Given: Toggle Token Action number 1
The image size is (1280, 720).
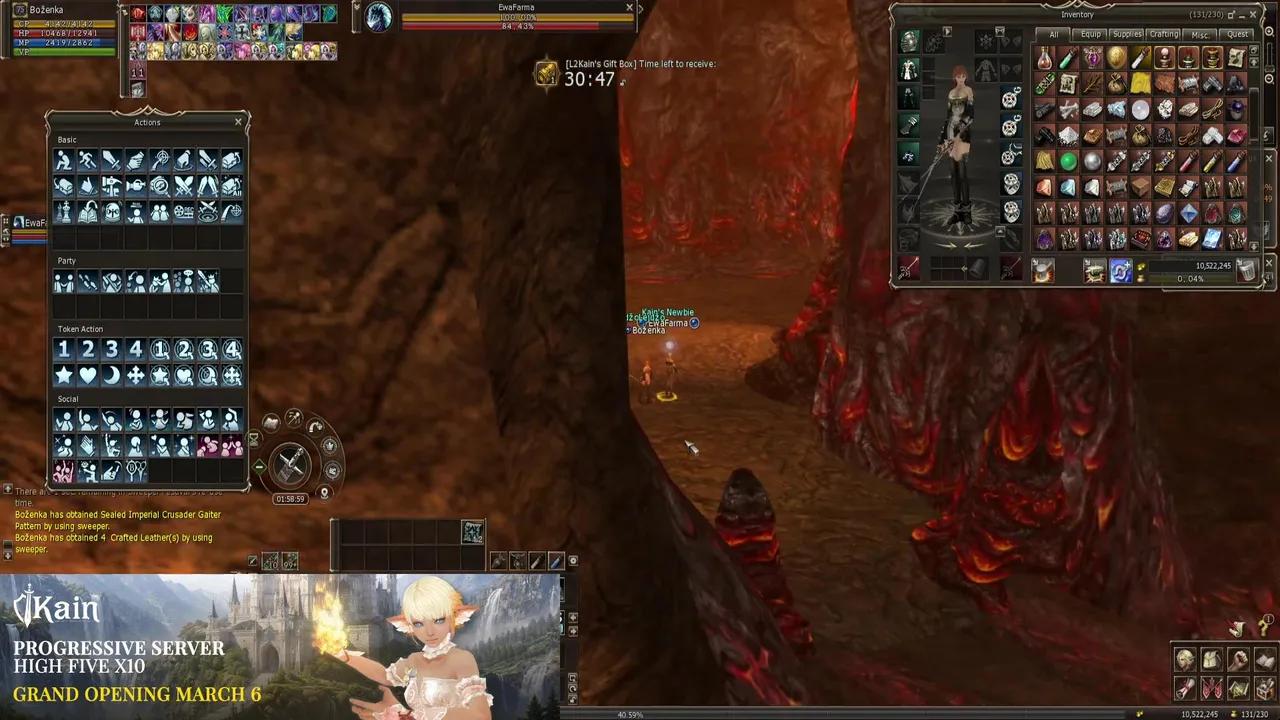Looking at the screenshot, I should click(64, 348).
